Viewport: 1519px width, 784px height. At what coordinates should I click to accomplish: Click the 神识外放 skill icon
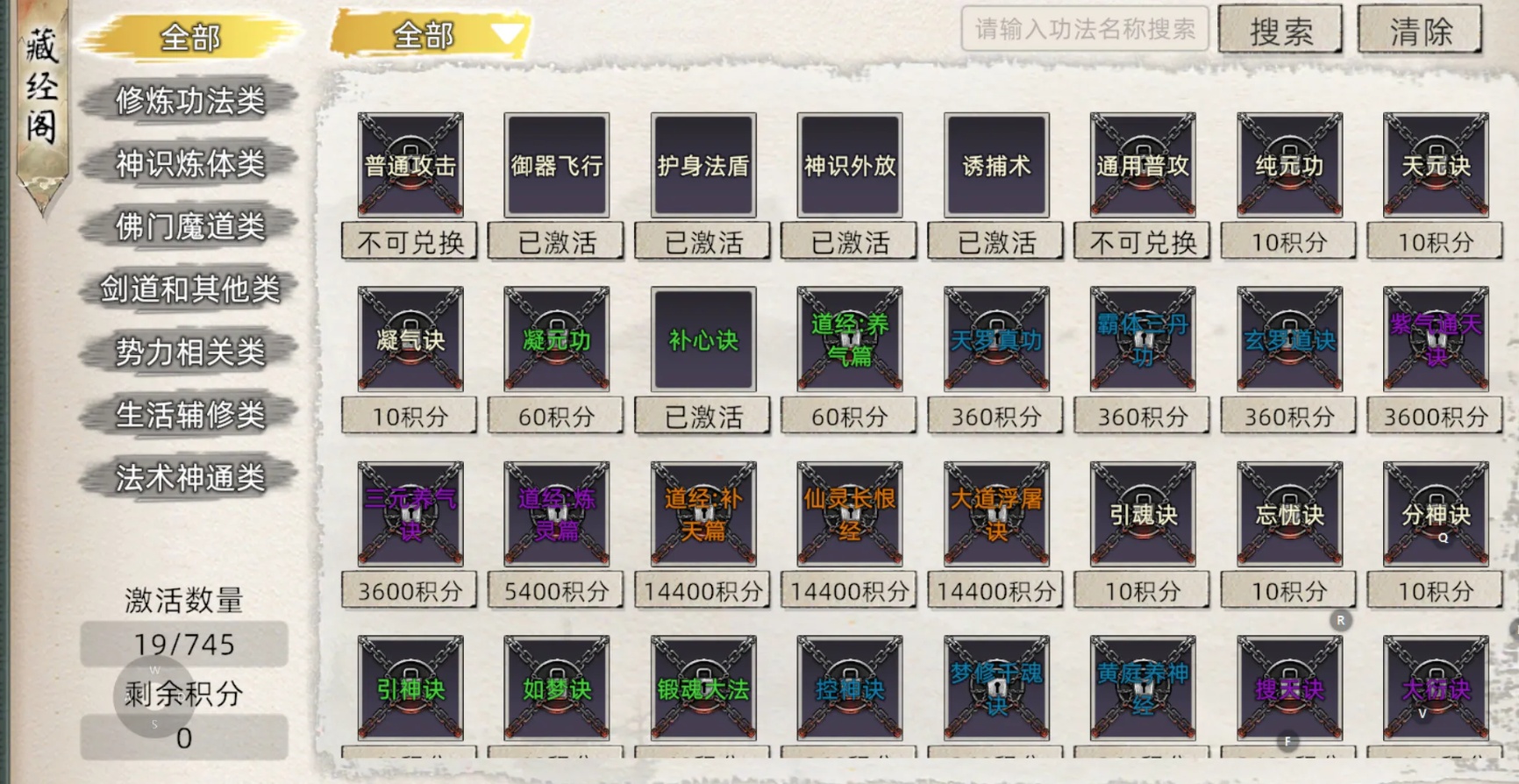848,165
